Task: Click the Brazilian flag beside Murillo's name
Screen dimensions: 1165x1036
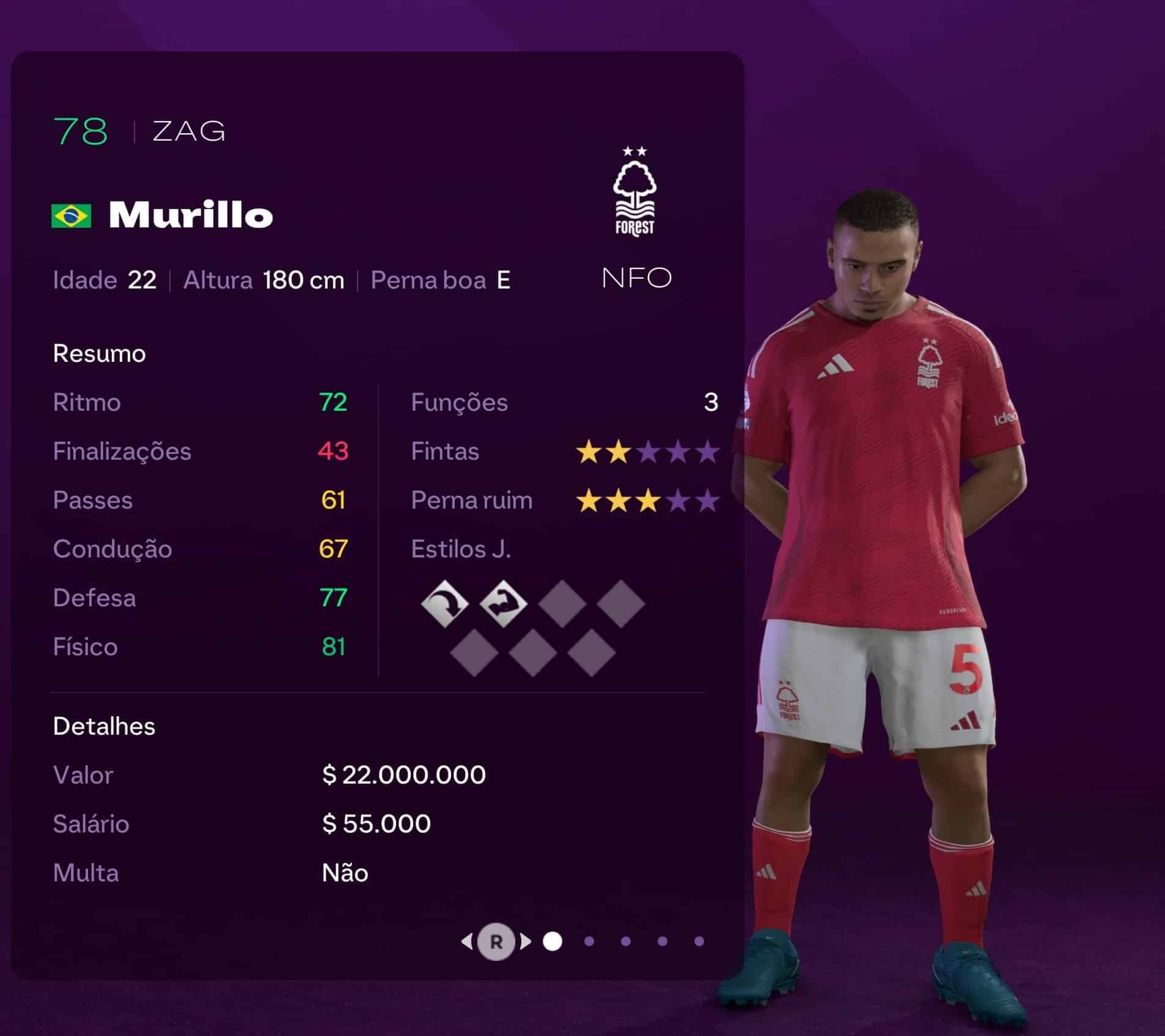Action: point(70,215)
